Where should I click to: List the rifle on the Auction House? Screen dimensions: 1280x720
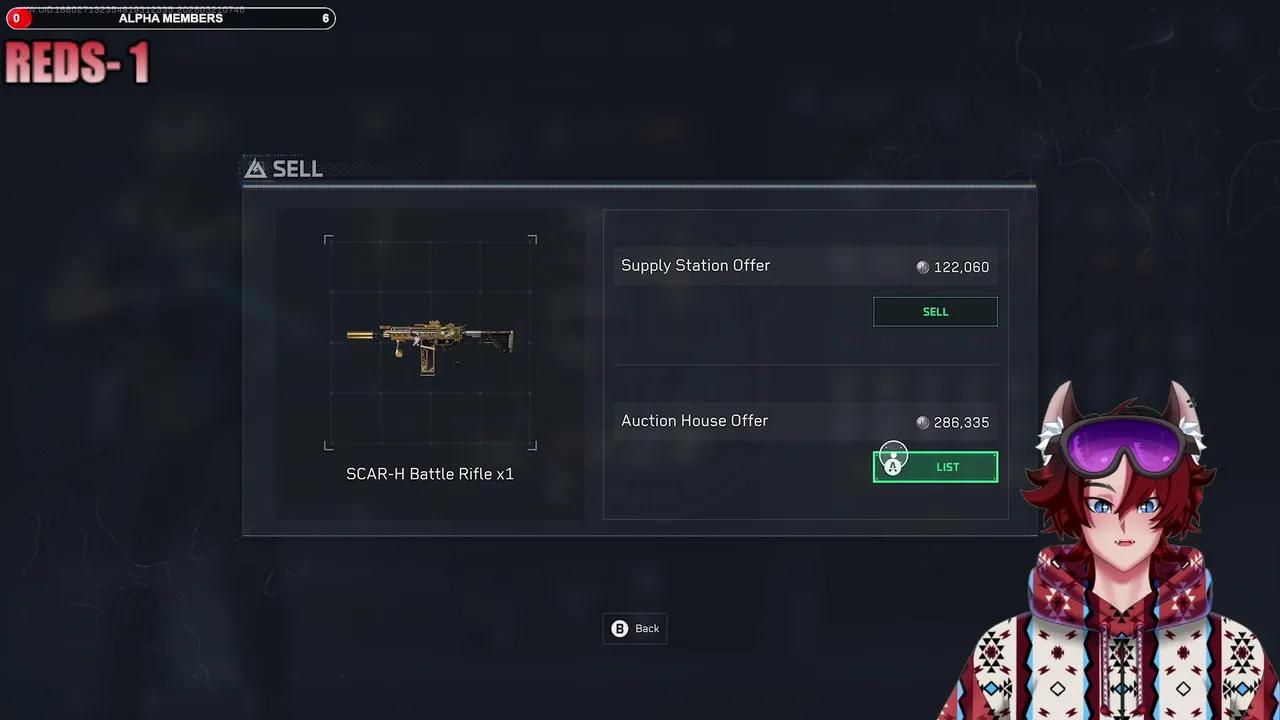pyautogui.click(x=946, y=467)
